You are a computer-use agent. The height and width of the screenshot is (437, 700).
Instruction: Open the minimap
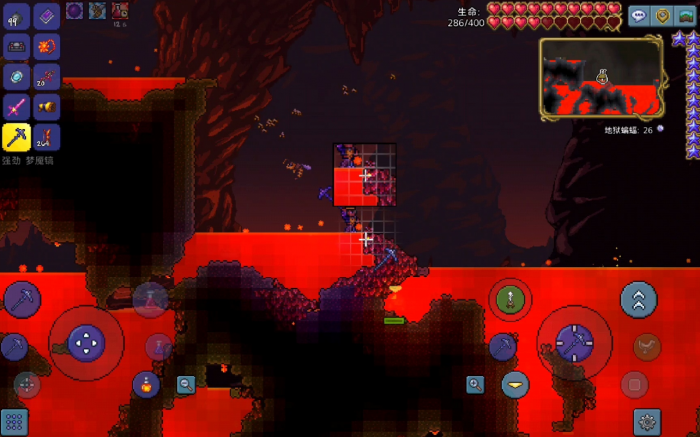(x=601, y=77)
